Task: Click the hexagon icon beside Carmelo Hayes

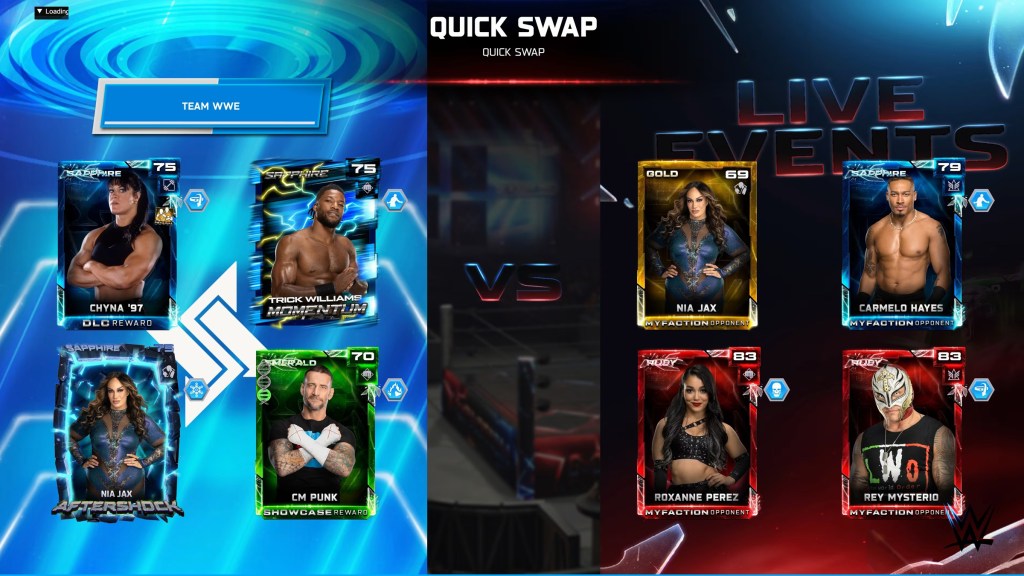Action: [x=980, y=200]
